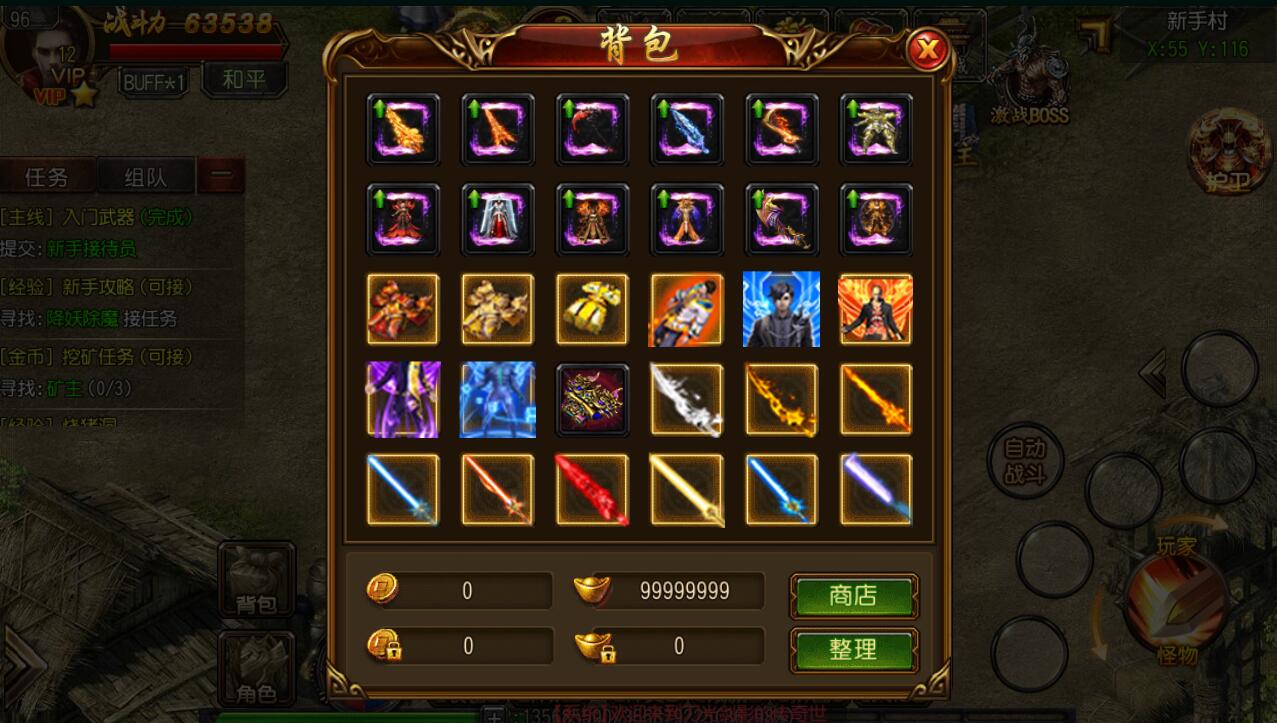Switch to the 组队 team tab
Screen dimensions: 1277x723
coord(145,178)
